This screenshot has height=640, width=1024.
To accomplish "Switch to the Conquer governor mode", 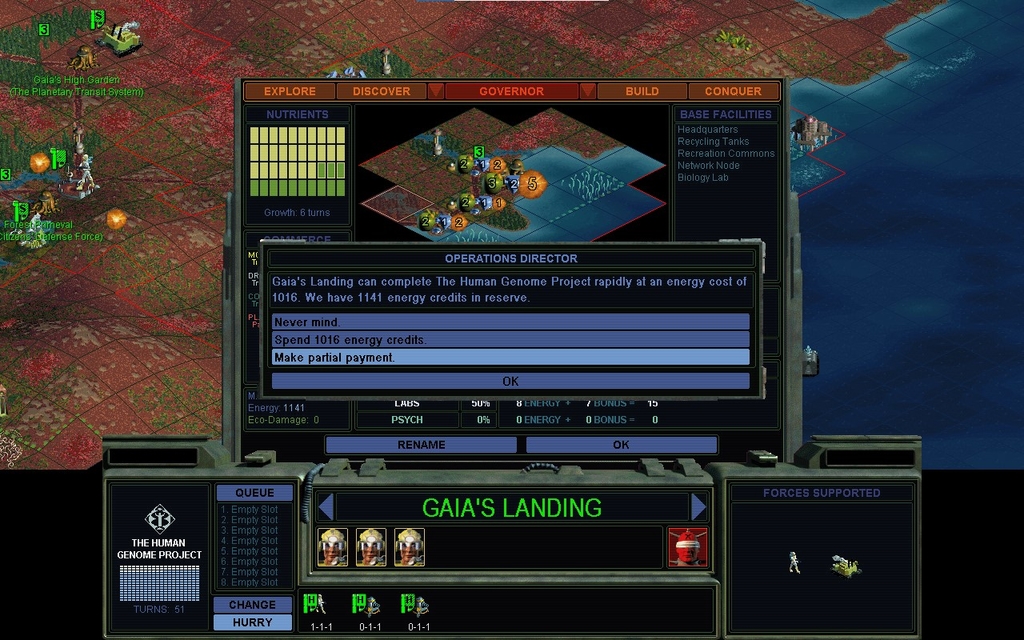I will [x=733, y=91].
